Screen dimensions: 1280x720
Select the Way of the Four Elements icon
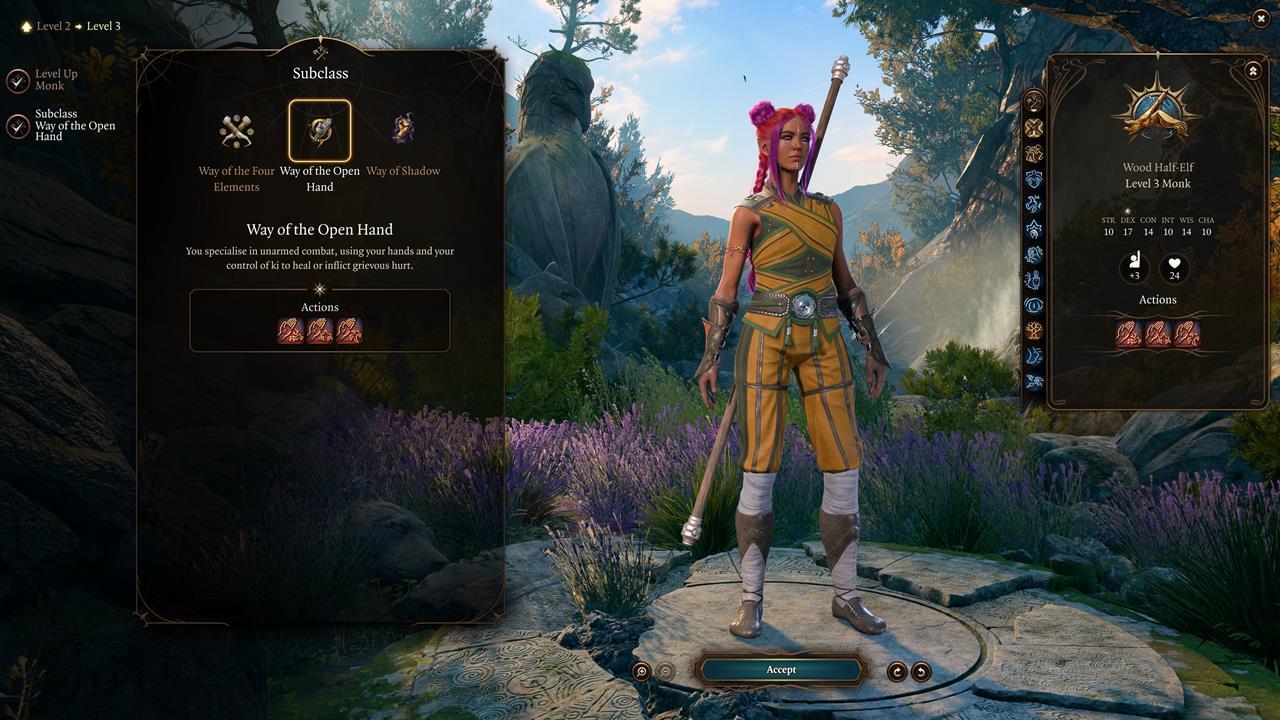click(x=237, y=130)
